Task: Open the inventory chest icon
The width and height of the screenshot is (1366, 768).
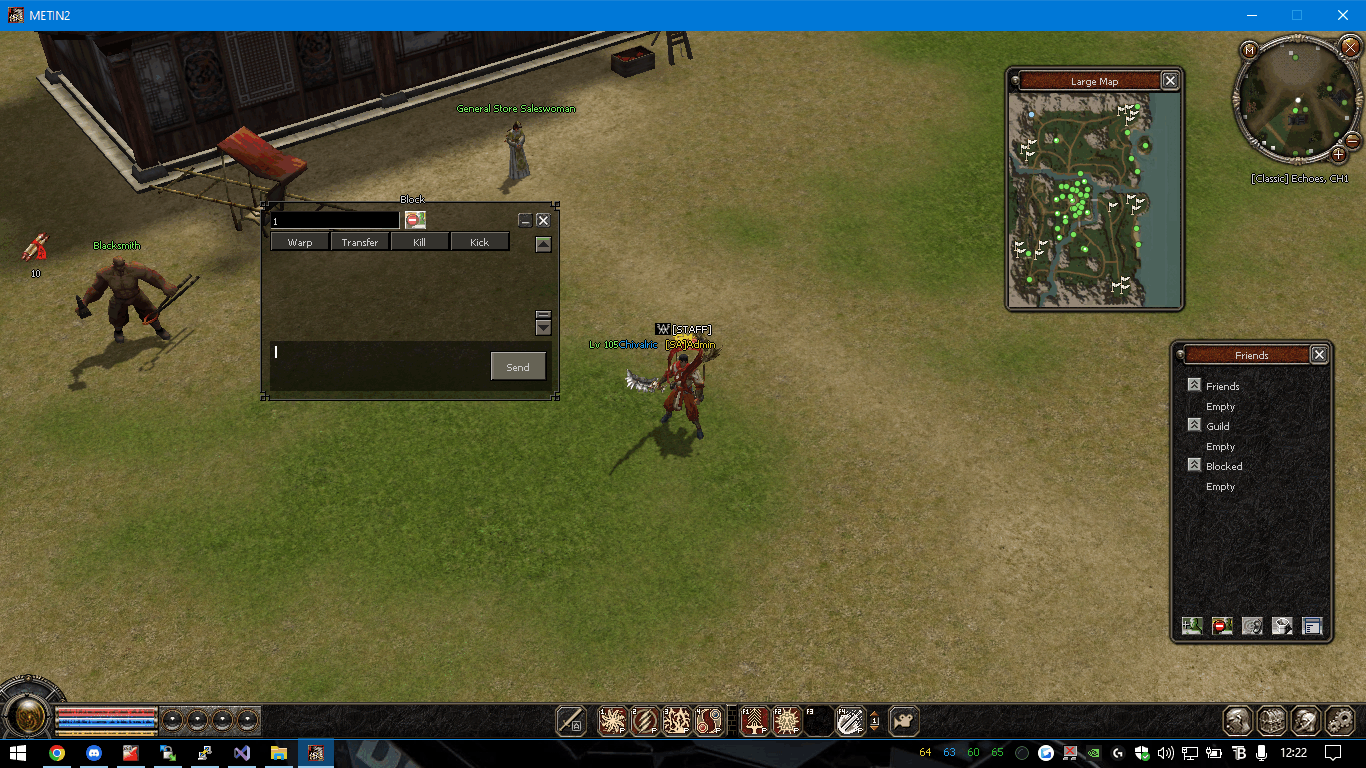Action: [x=1272, y=720]
